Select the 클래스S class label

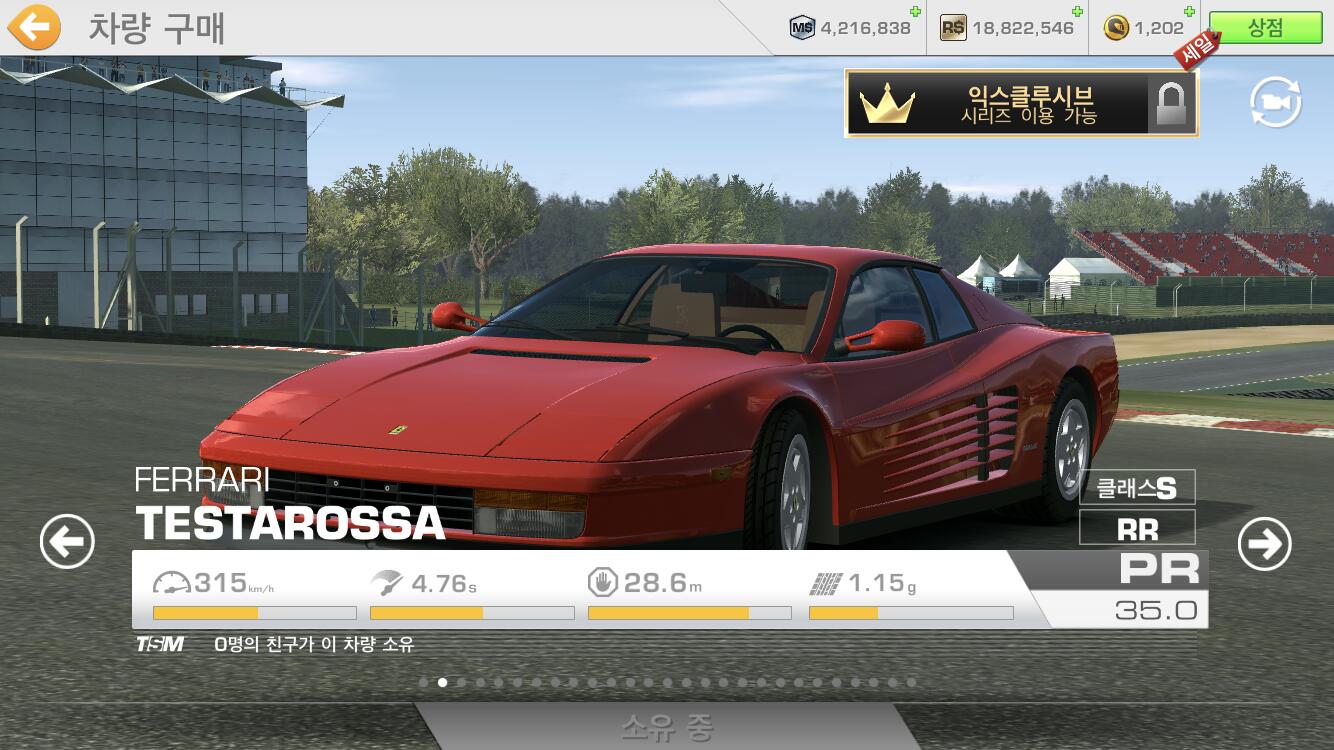(1137, 488)
